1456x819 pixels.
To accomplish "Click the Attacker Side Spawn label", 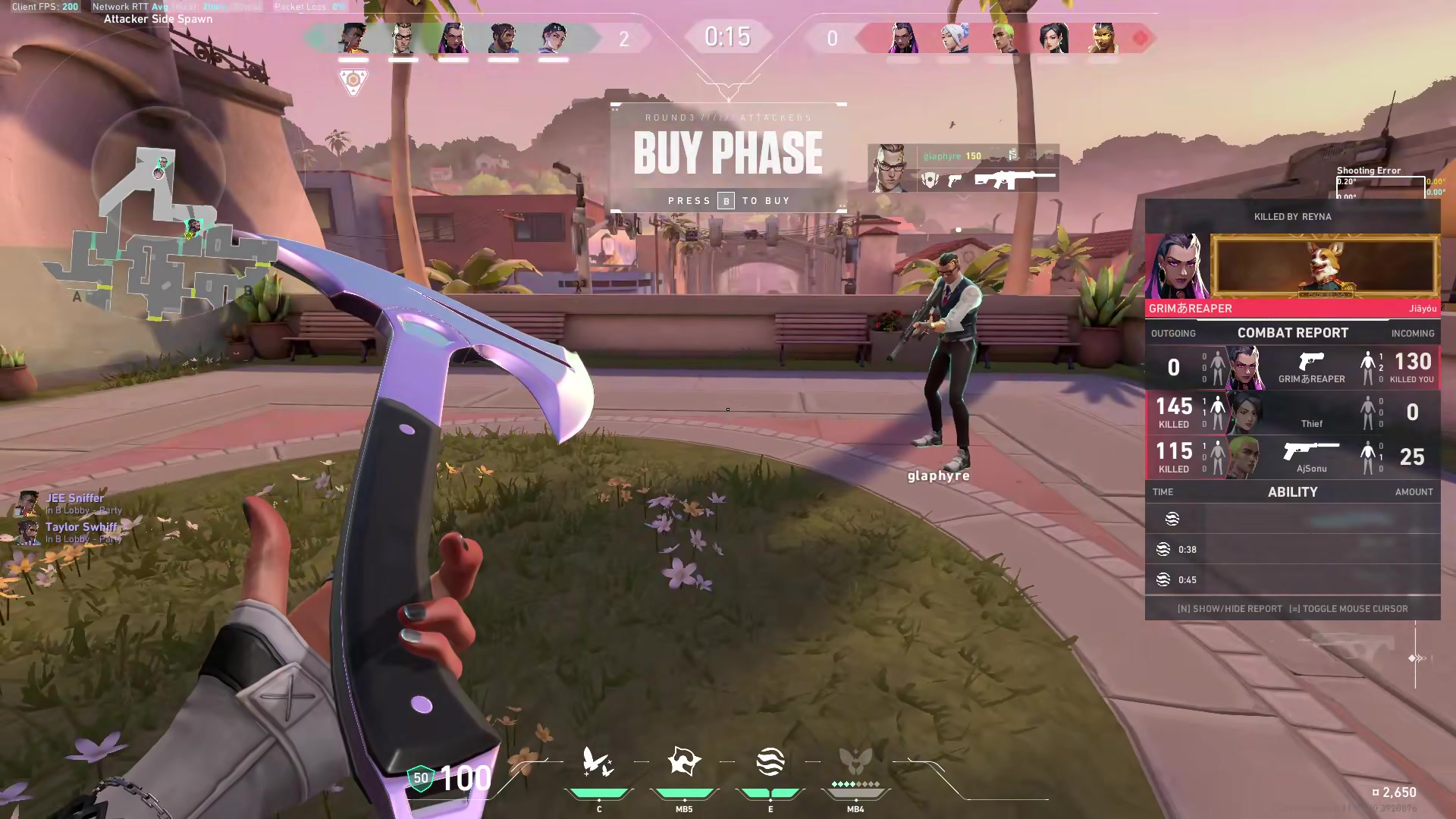I will coord(158,18).
